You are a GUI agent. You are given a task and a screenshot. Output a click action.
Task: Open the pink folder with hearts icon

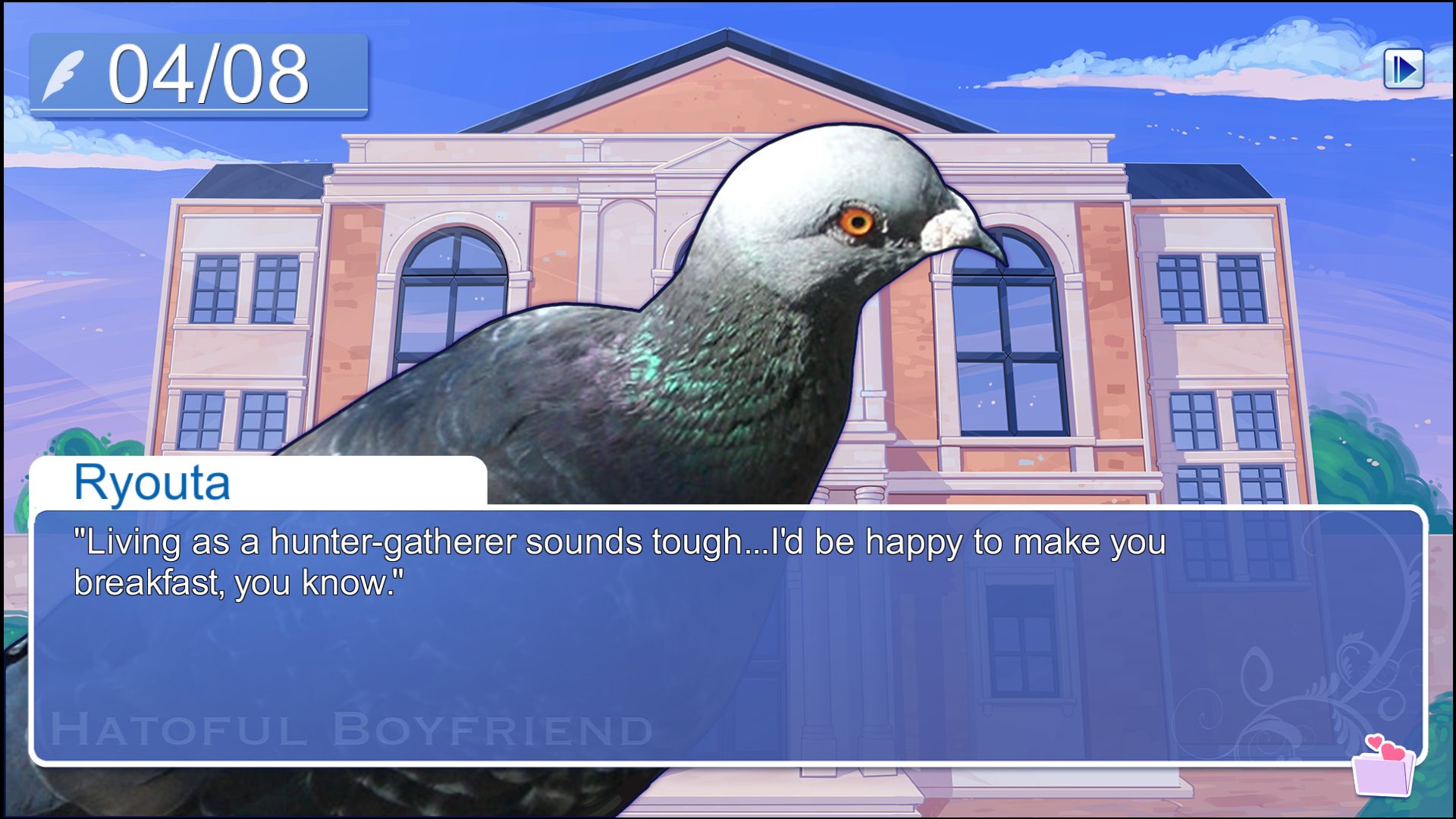click(x=1383, y=767)
